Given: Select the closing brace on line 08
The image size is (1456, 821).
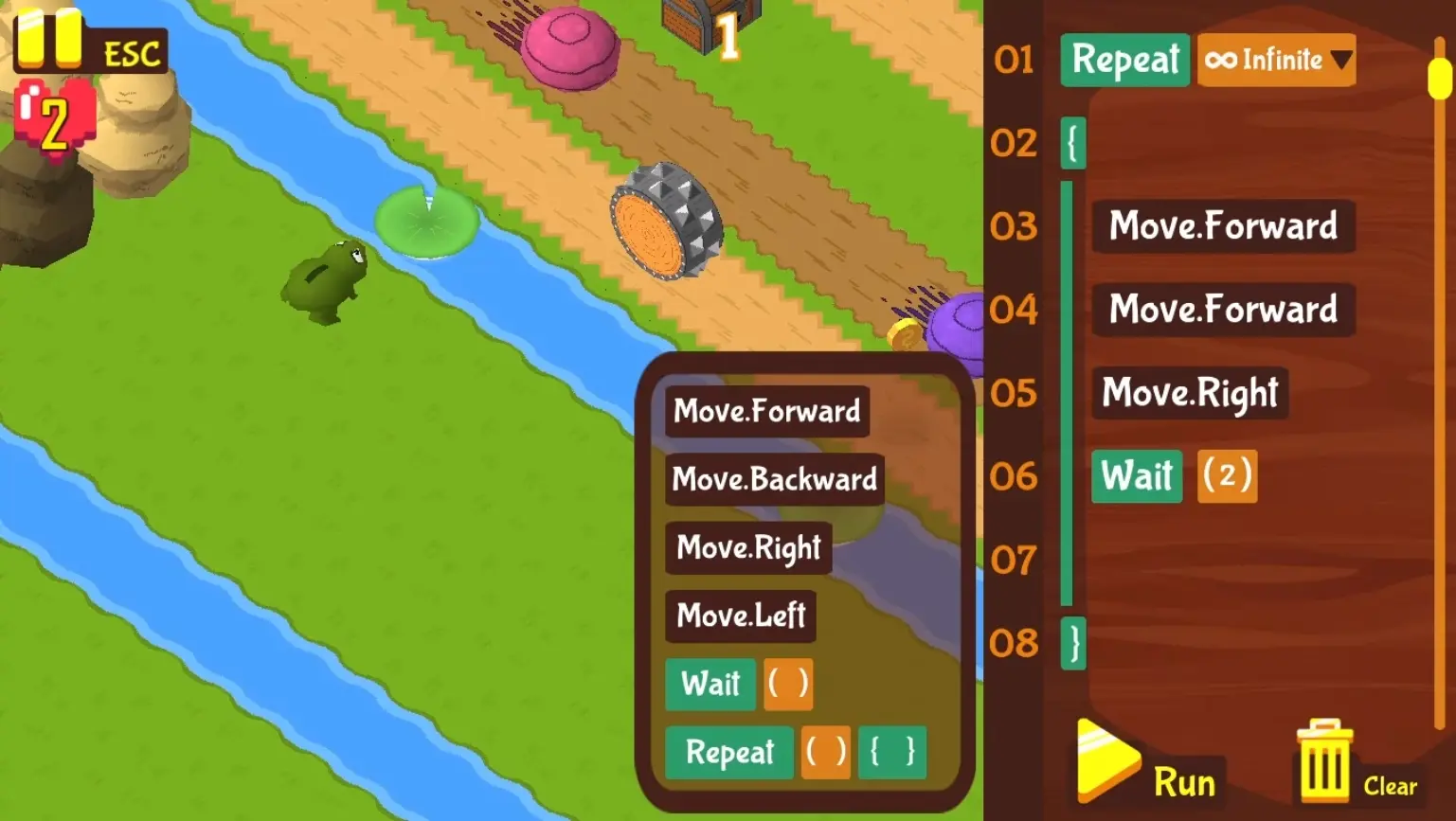Looking at the screenshot, I should pyautogui.click(x=1073, y=644).
